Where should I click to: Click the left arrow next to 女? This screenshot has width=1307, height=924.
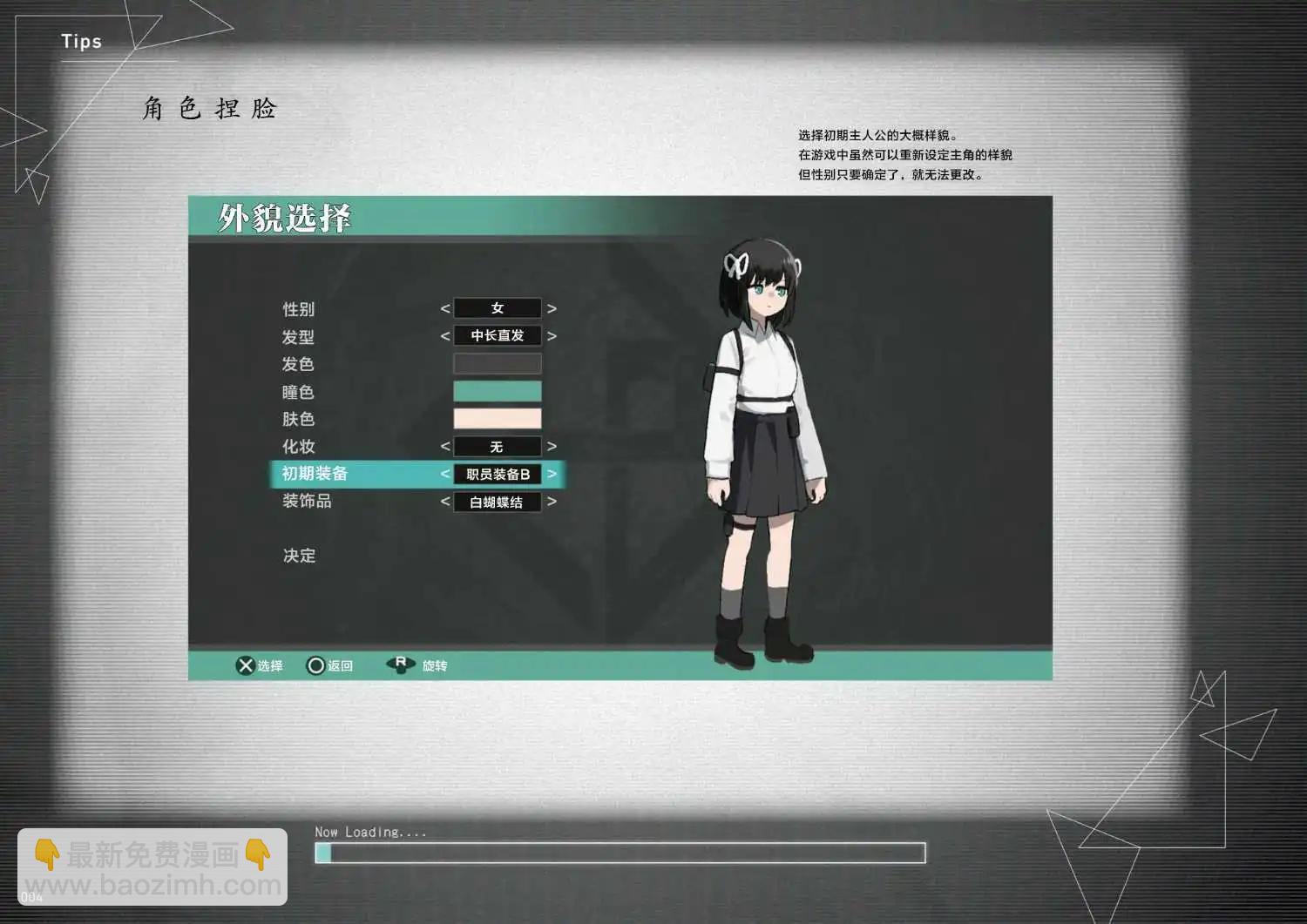[445, 309]
